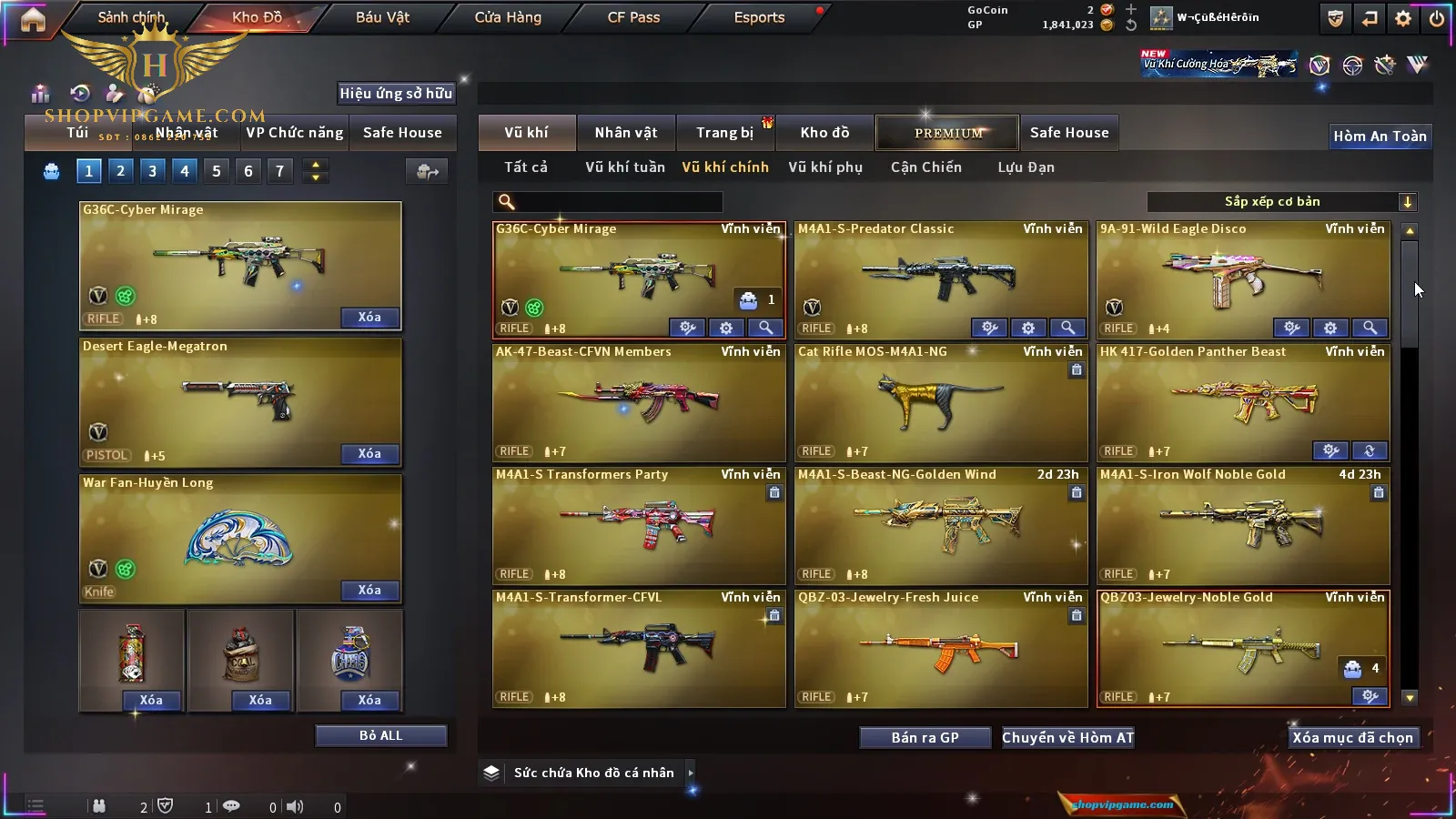Open the Cửa Hàng shop menu
This screenshot has width=1456, height=819.
tap(508, 17)
